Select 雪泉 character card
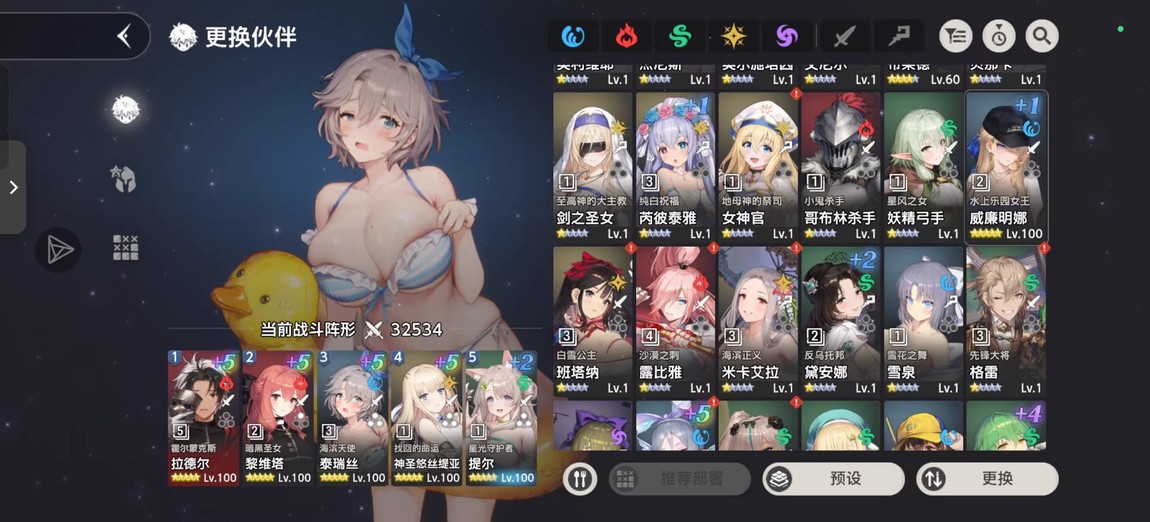This screenshot has width=1150, height=522. [x=922, y=320]
